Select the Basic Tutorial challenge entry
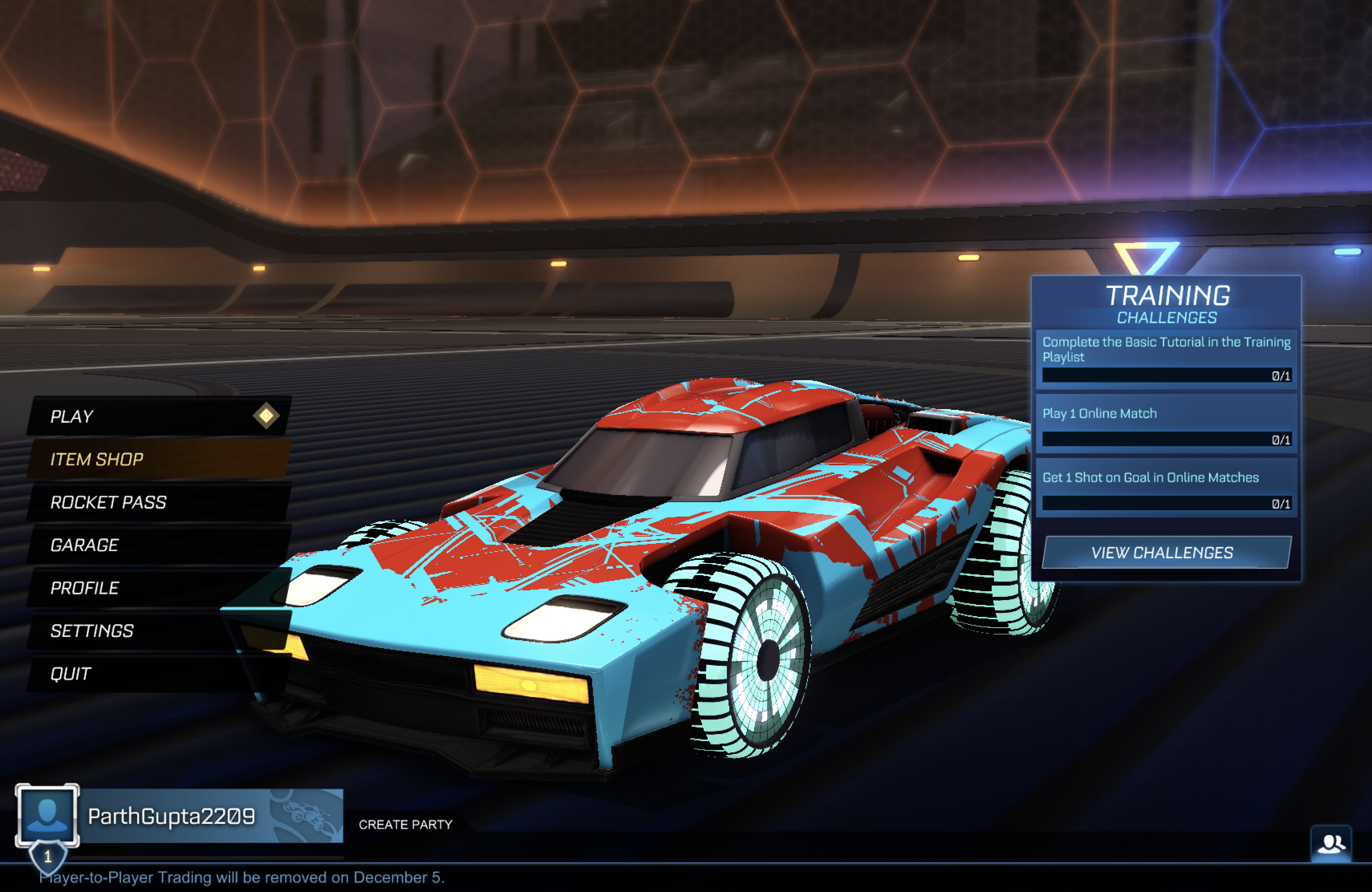The width and height of the screenshot is (1372, 892). (1166, 357)
